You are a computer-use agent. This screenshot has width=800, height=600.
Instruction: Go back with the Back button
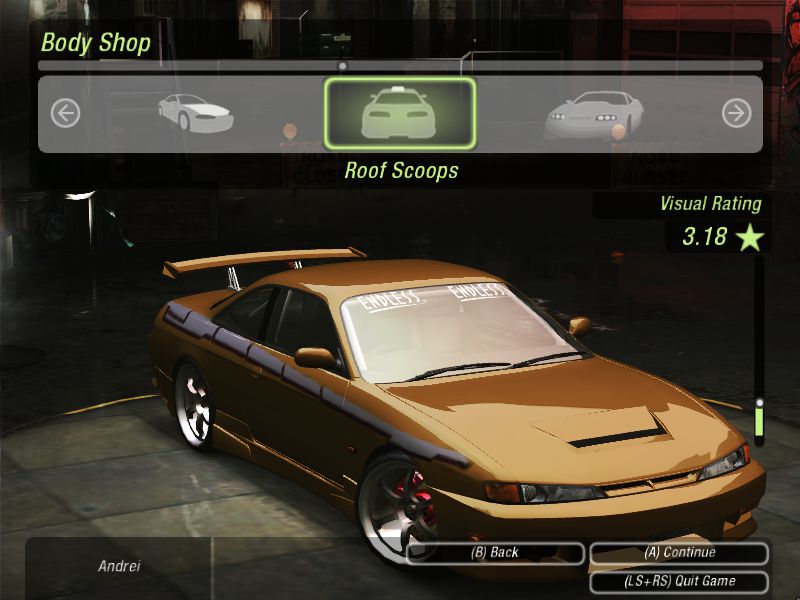point(495,553)
